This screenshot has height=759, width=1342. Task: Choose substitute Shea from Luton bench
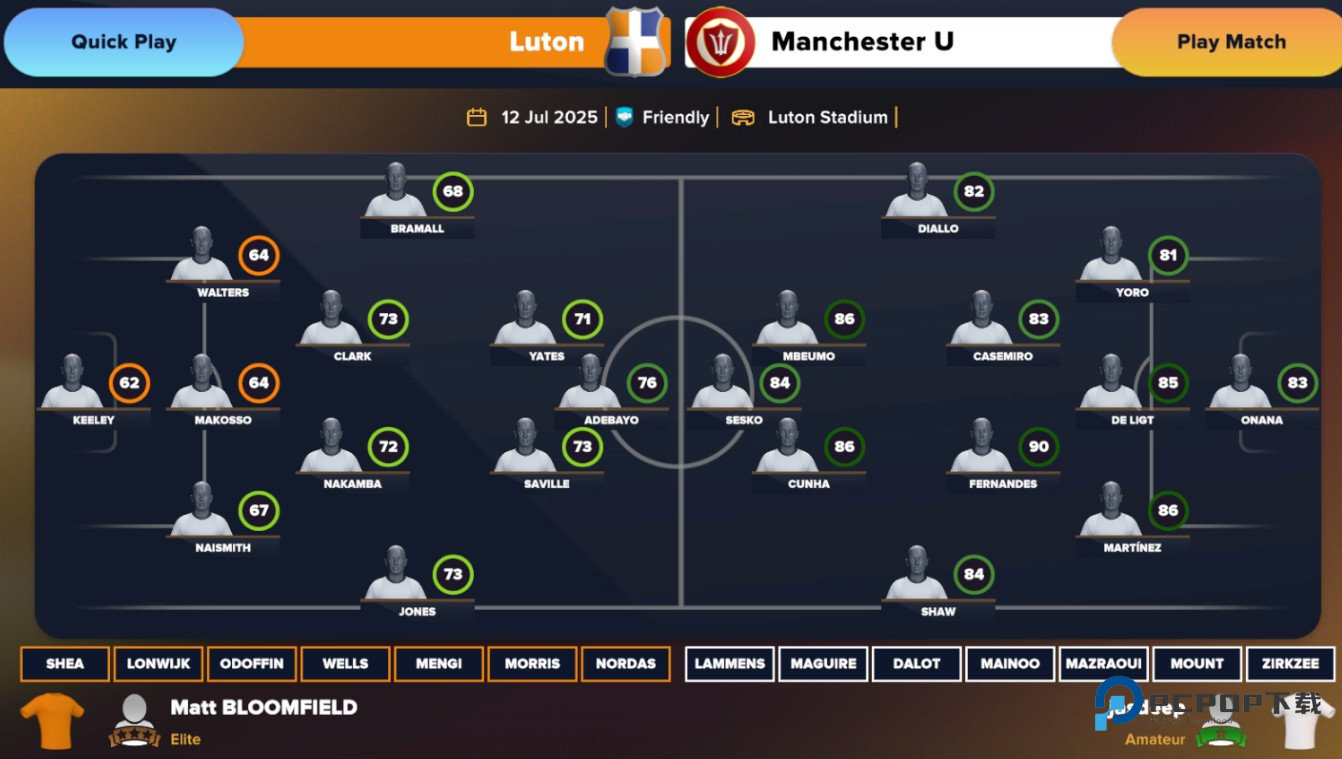tap(65, 663)
